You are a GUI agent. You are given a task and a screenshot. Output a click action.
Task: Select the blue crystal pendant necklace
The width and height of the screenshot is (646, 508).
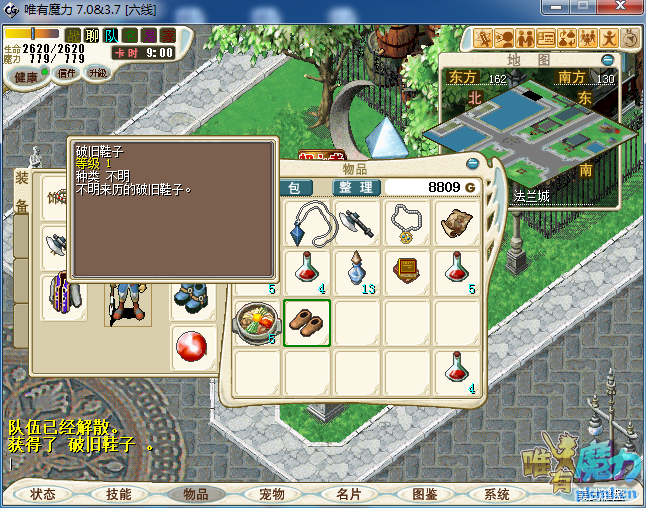[308, 222]
